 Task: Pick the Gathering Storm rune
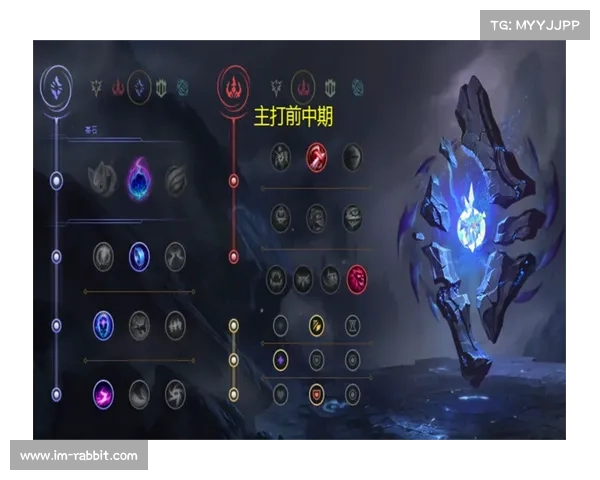(176, 393)
